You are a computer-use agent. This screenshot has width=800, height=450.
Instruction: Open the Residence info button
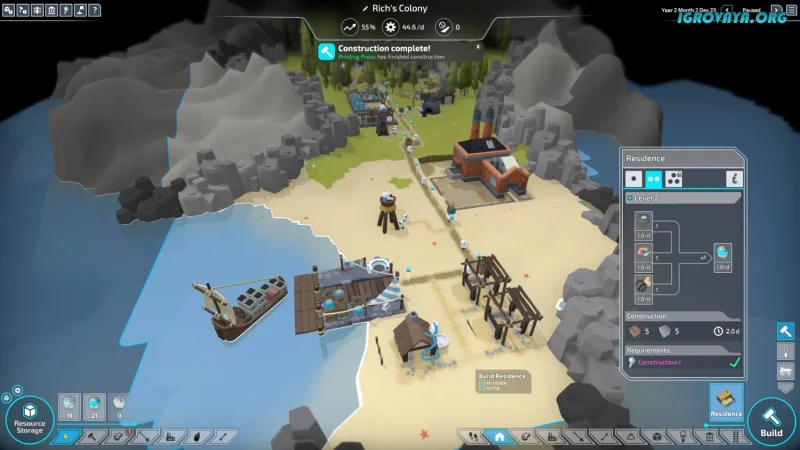(735, 179)
